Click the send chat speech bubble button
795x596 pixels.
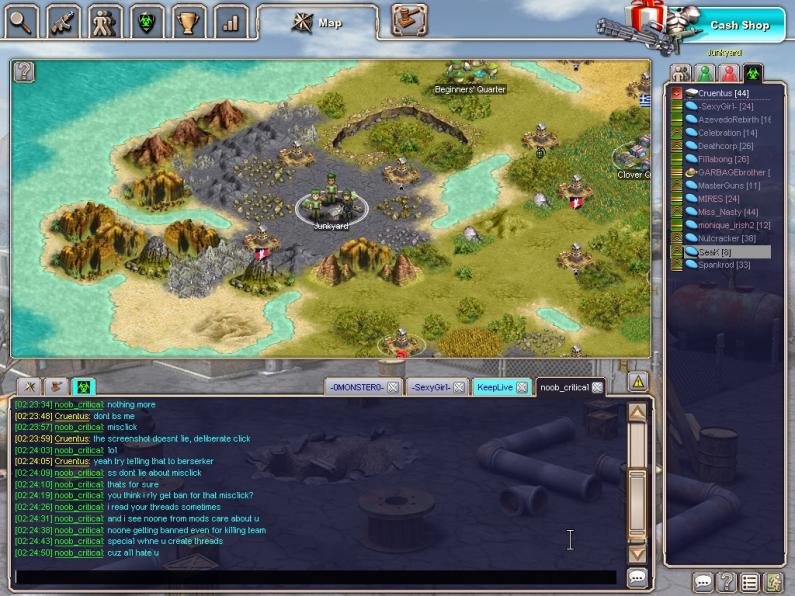click(637, 577)
